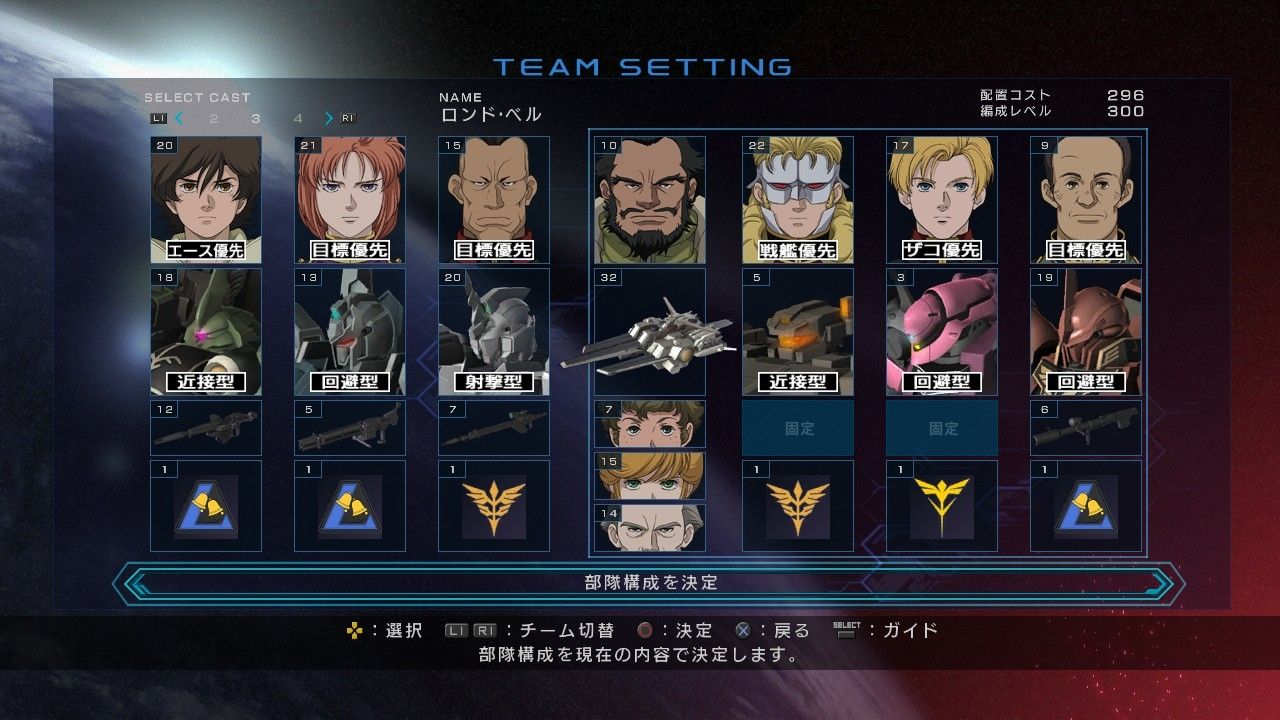This screenshot has width=1280, height=720.
Task: Select the brown-haired pilot with エース優先 label
Action: click(206, 199)
